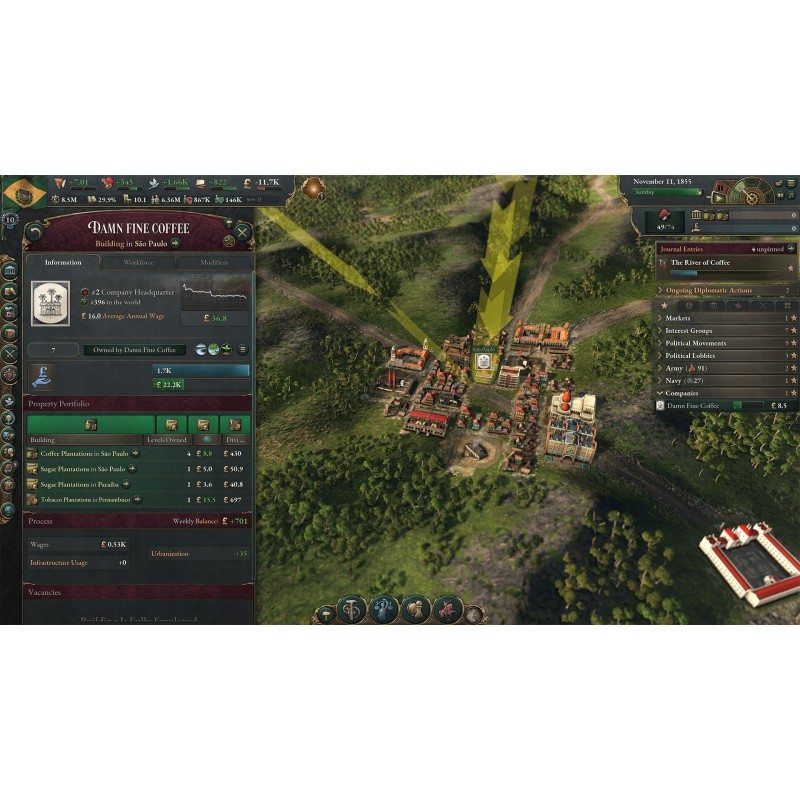Open the Modifiers tab
The width and height of the screenshot is (800, 800).
[214, 262]
